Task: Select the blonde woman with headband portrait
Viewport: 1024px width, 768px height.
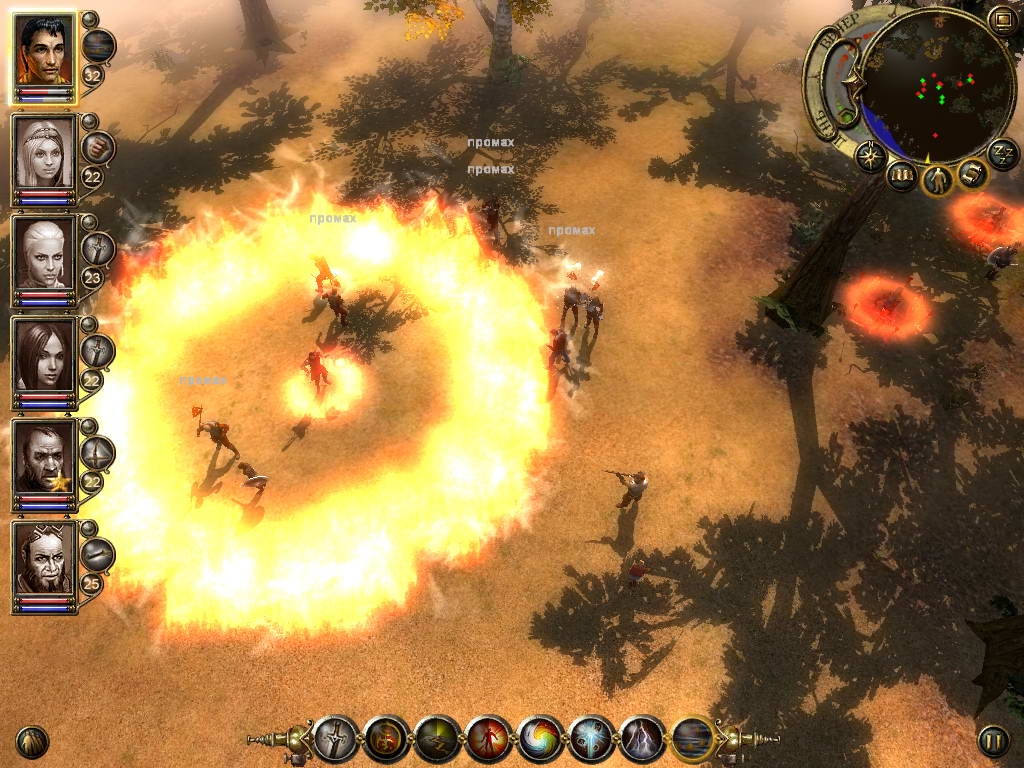Action: point(44,153)
